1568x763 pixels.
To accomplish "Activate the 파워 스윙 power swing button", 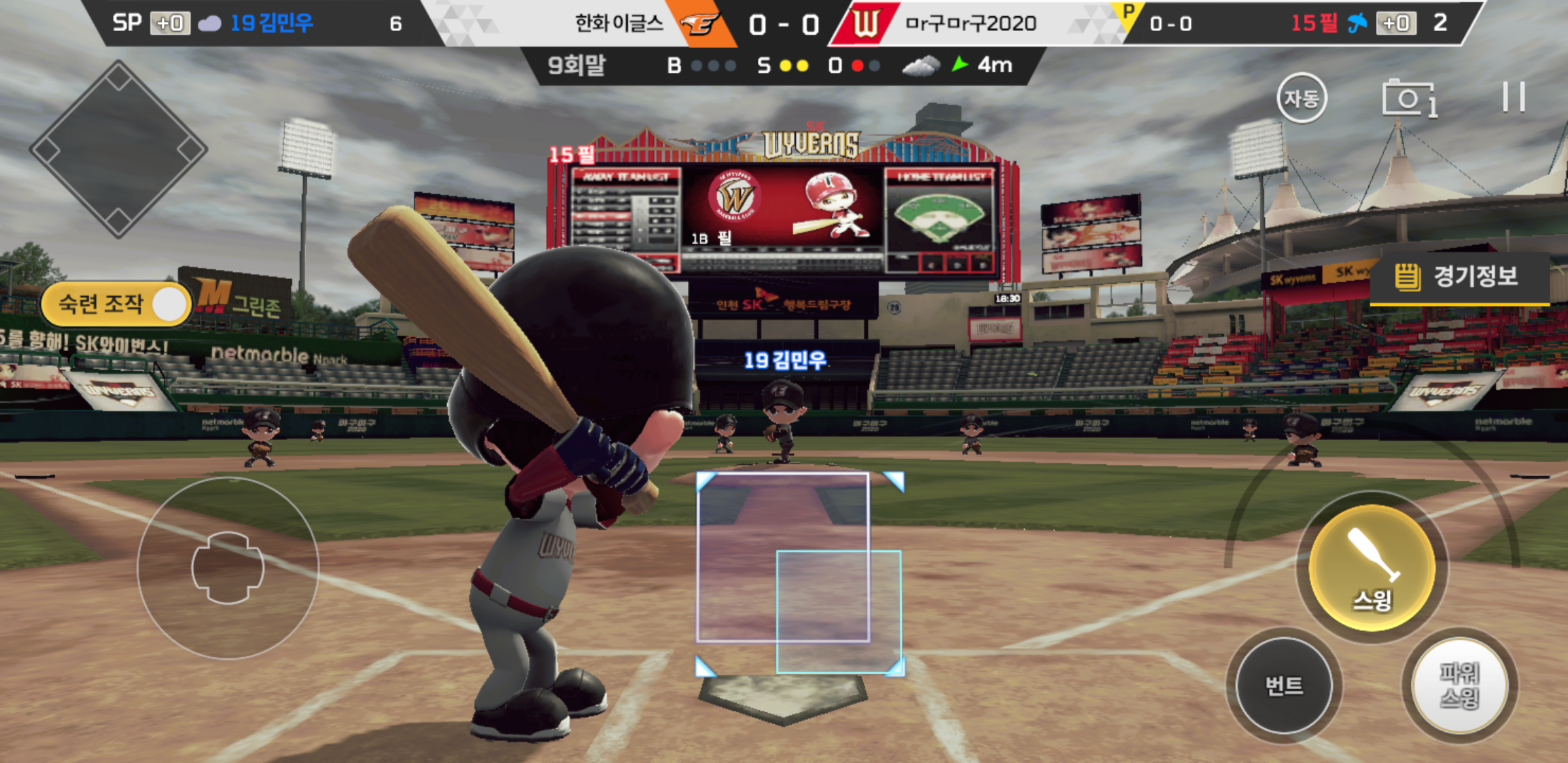I will pyautogui.click(x=1459, y=685).
